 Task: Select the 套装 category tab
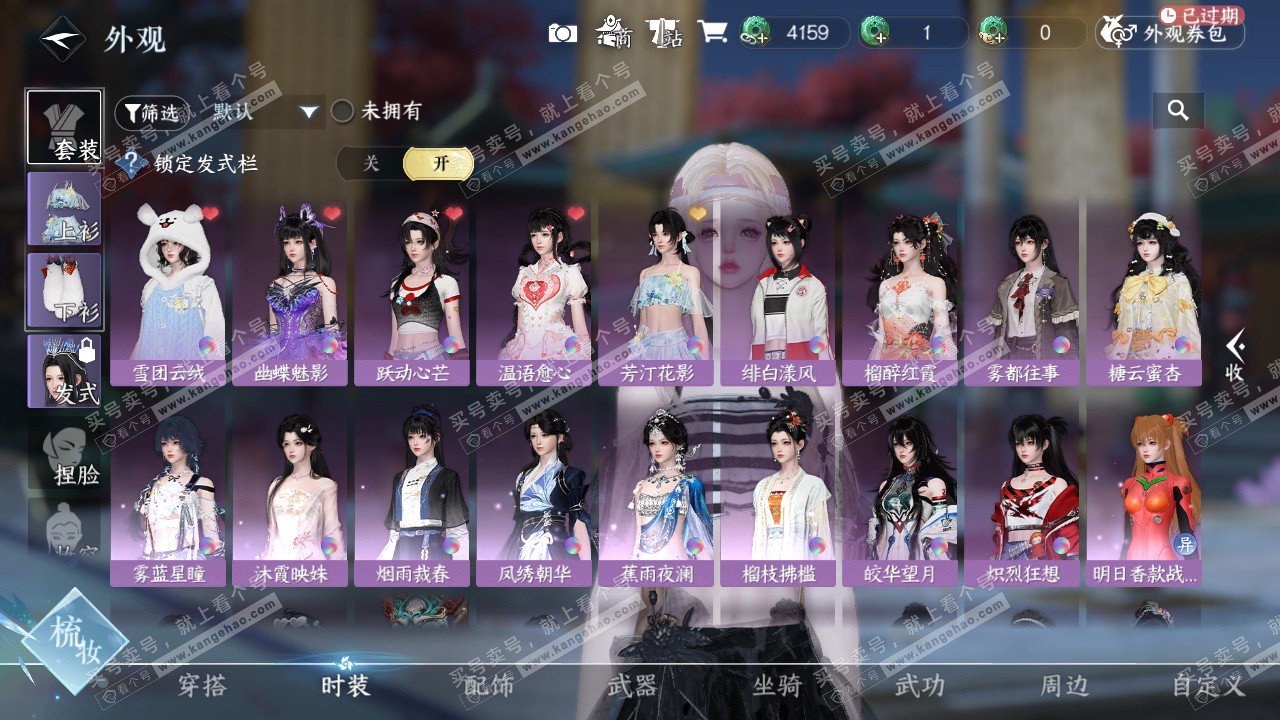[x=64, y=128]
